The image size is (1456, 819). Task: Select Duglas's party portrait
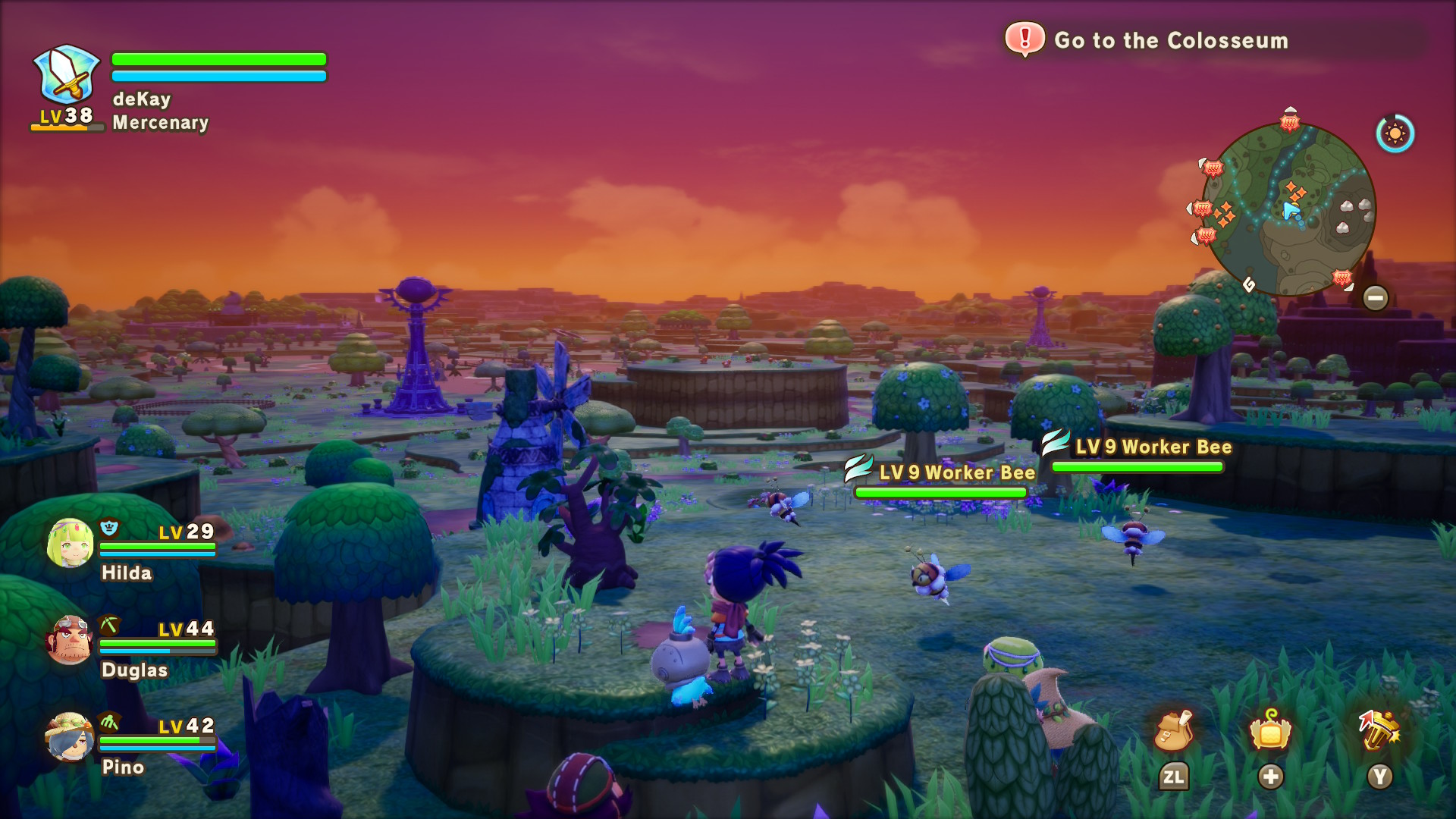pyautogui.click(x=70, y=640)
